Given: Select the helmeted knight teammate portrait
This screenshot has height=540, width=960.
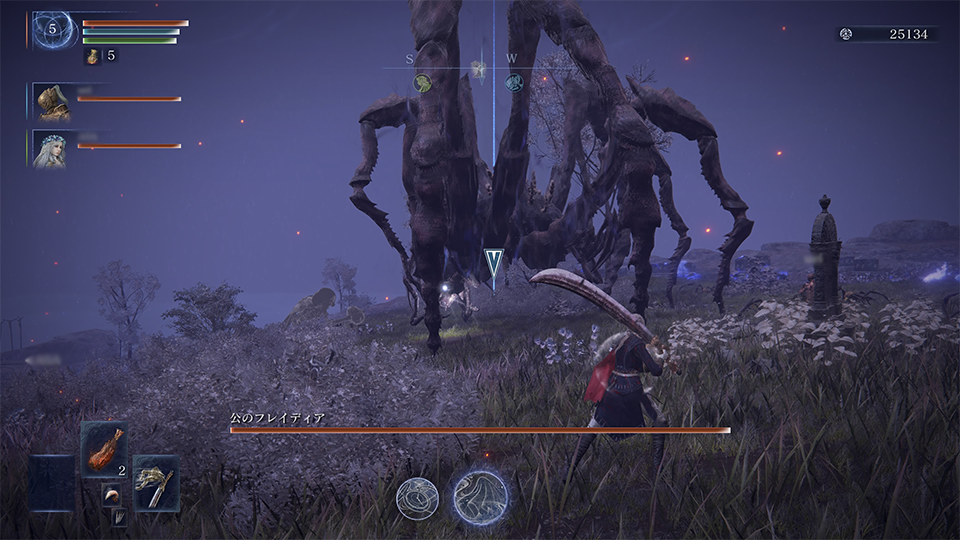Looking at the screenshot, I should point(51,101).
